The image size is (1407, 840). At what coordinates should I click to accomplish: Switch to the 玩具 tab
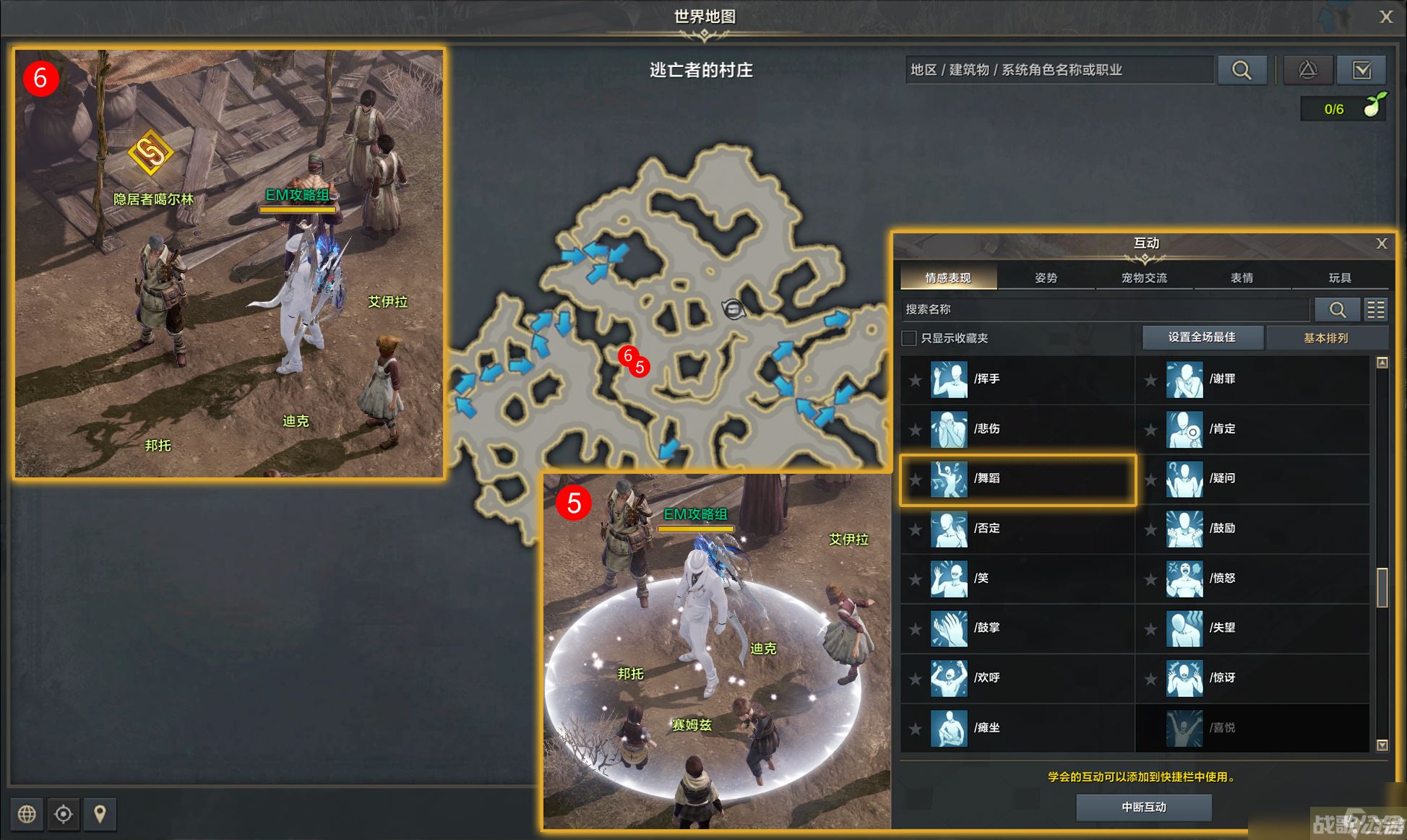click(x=1339, y=278)
